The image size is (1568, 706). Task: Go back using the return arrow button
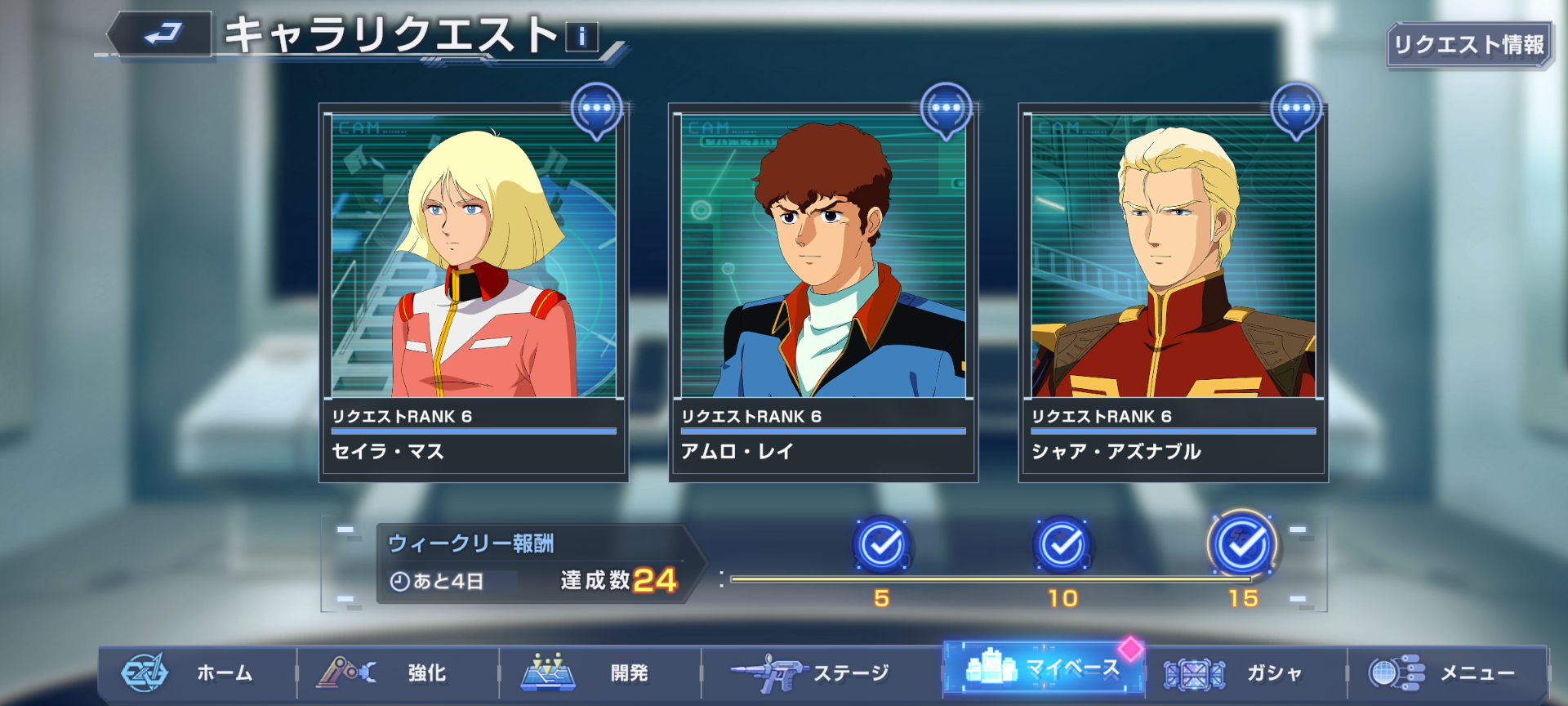coord(162,35)
